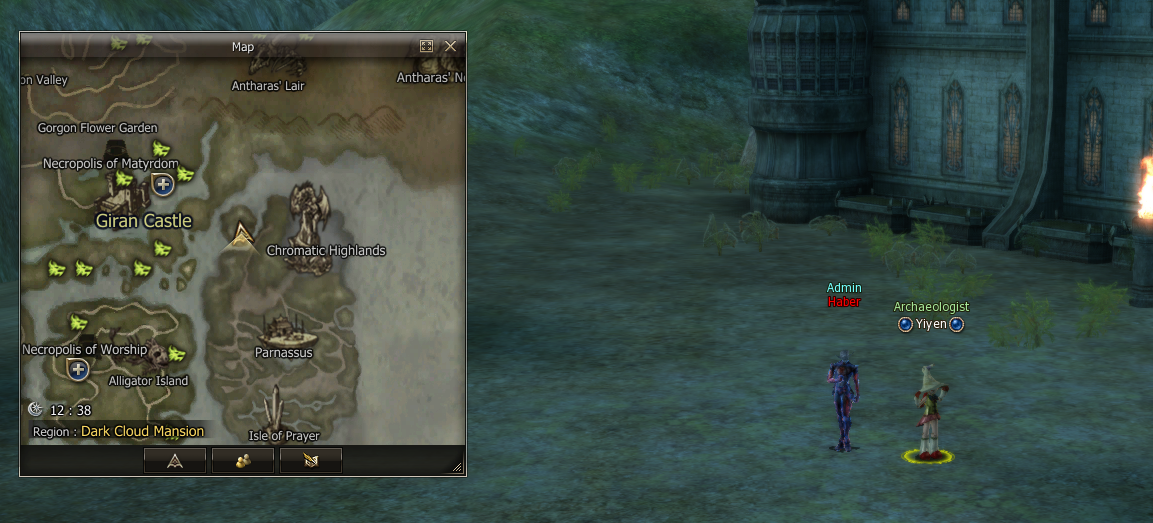Viewport: 1153px width, 523px height.
Task: Click the crossed-out arrow map button
Action: pos(311,460)
